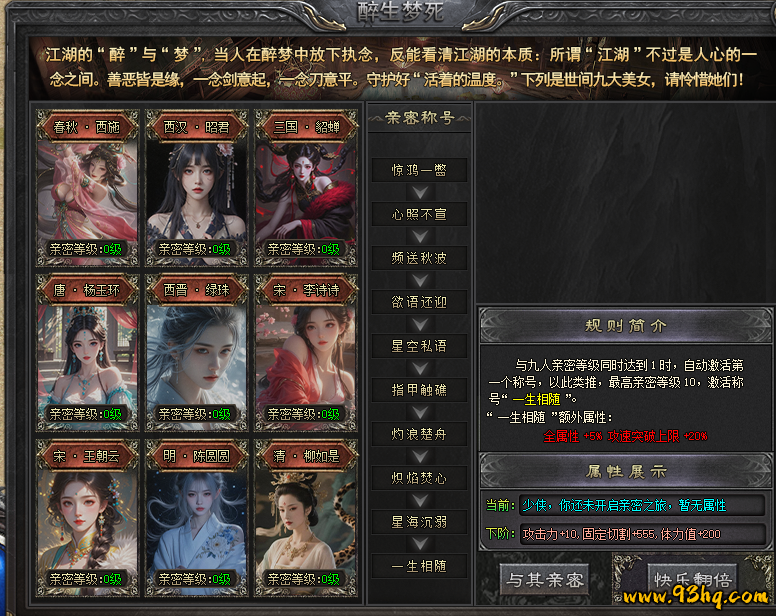Pick the 明·陈圆圆 beauty card
Screen dimensions: 776x616
[x=196, y=514]
